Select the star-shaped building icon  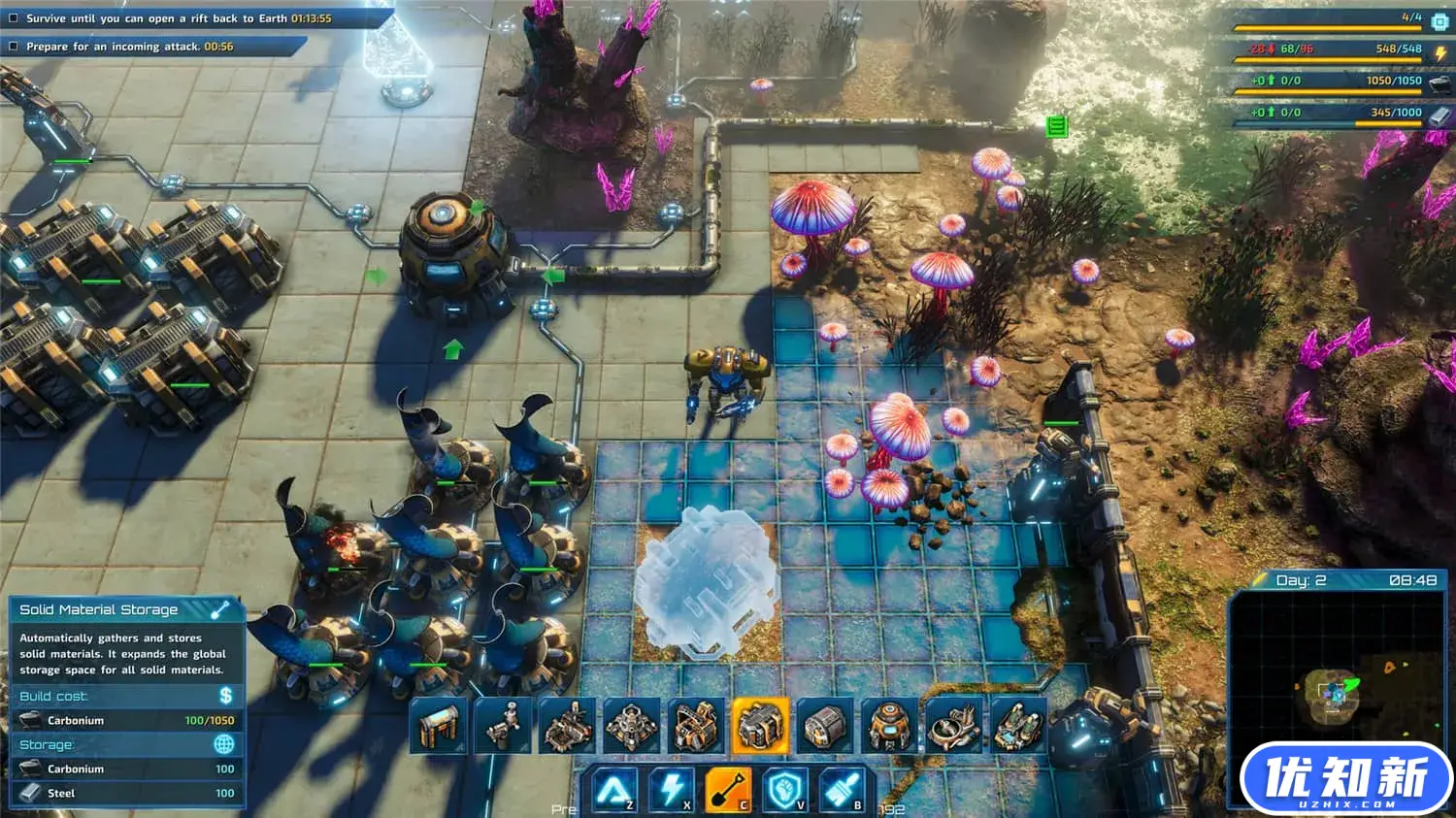click(632, 725)
